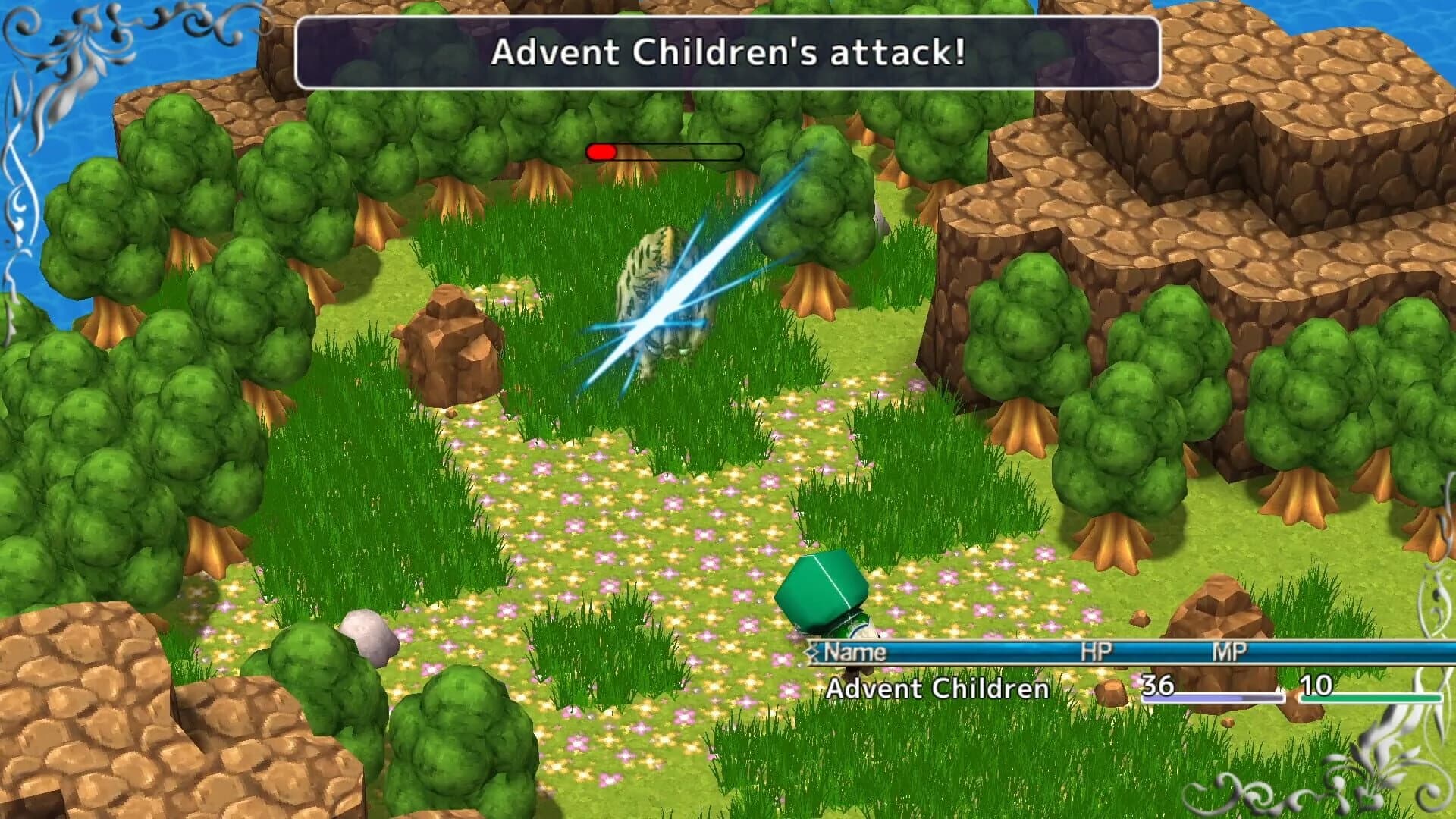1456x819 pixels.
Task: Click the enemy's red HP gauge
Action: point(603,151)
